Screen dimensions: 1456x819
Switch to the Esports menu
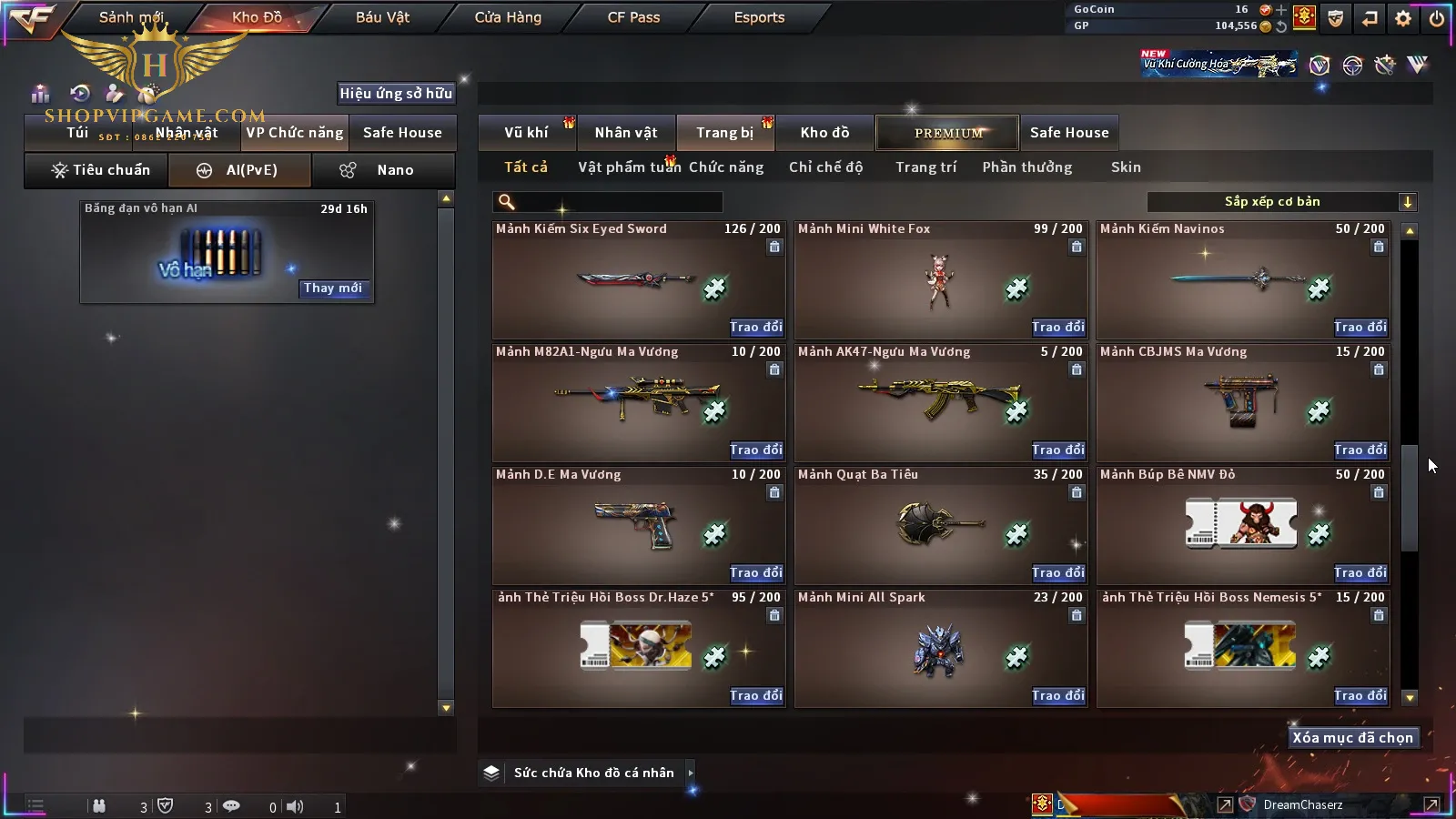(759, 17)
